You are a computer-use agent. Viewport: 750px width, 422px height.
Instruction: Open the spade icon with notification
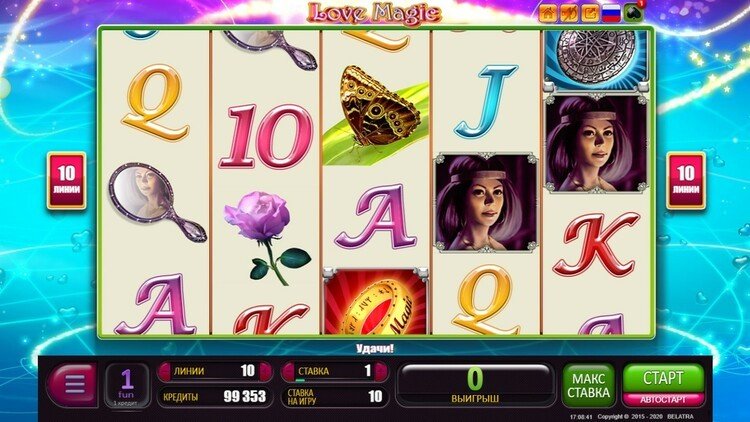pos(633,13)
